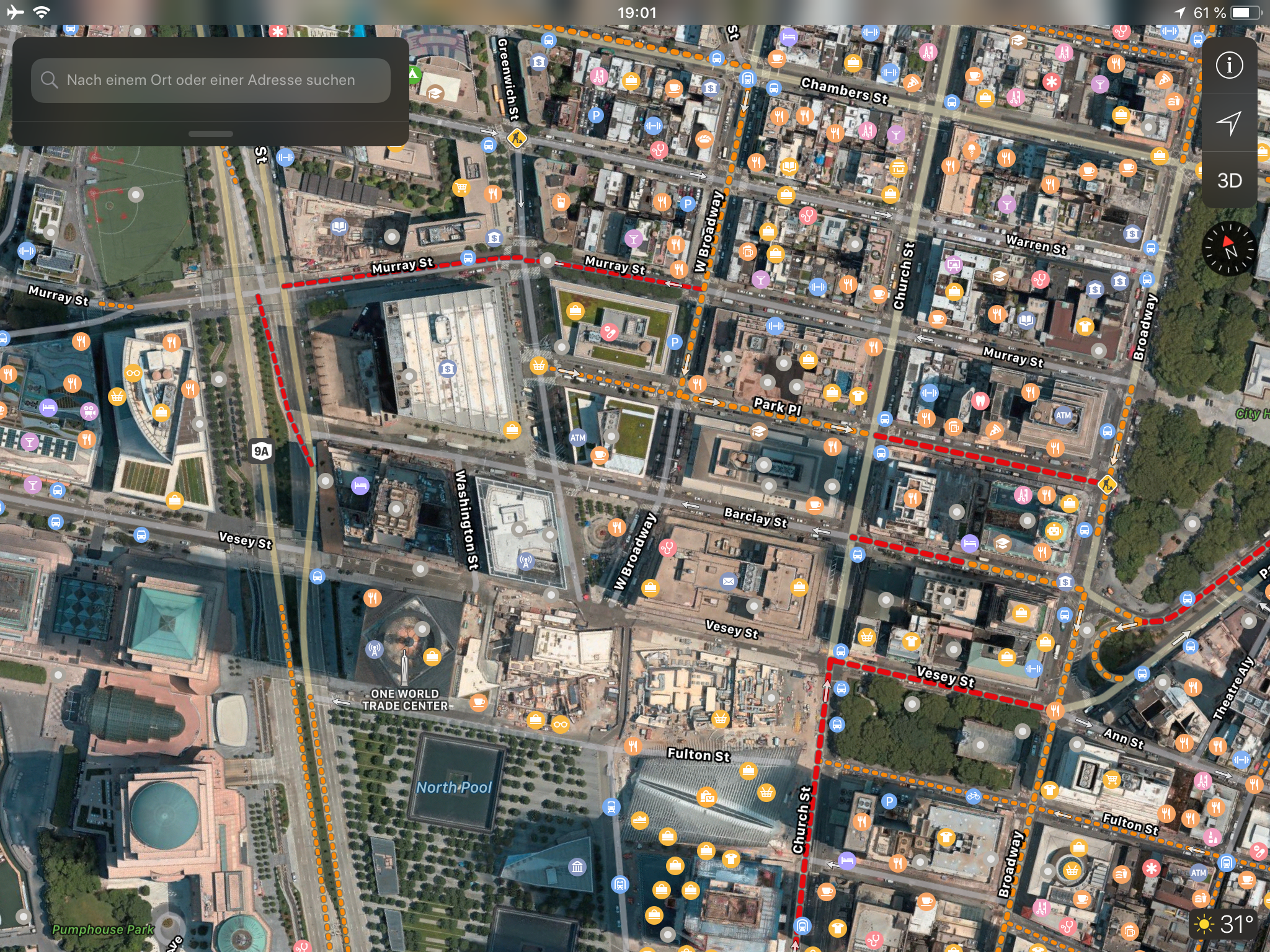Choose the blue bicycle marker
Screen dimensions: 1270x952
pyautogui.click(x=973, y=795)
